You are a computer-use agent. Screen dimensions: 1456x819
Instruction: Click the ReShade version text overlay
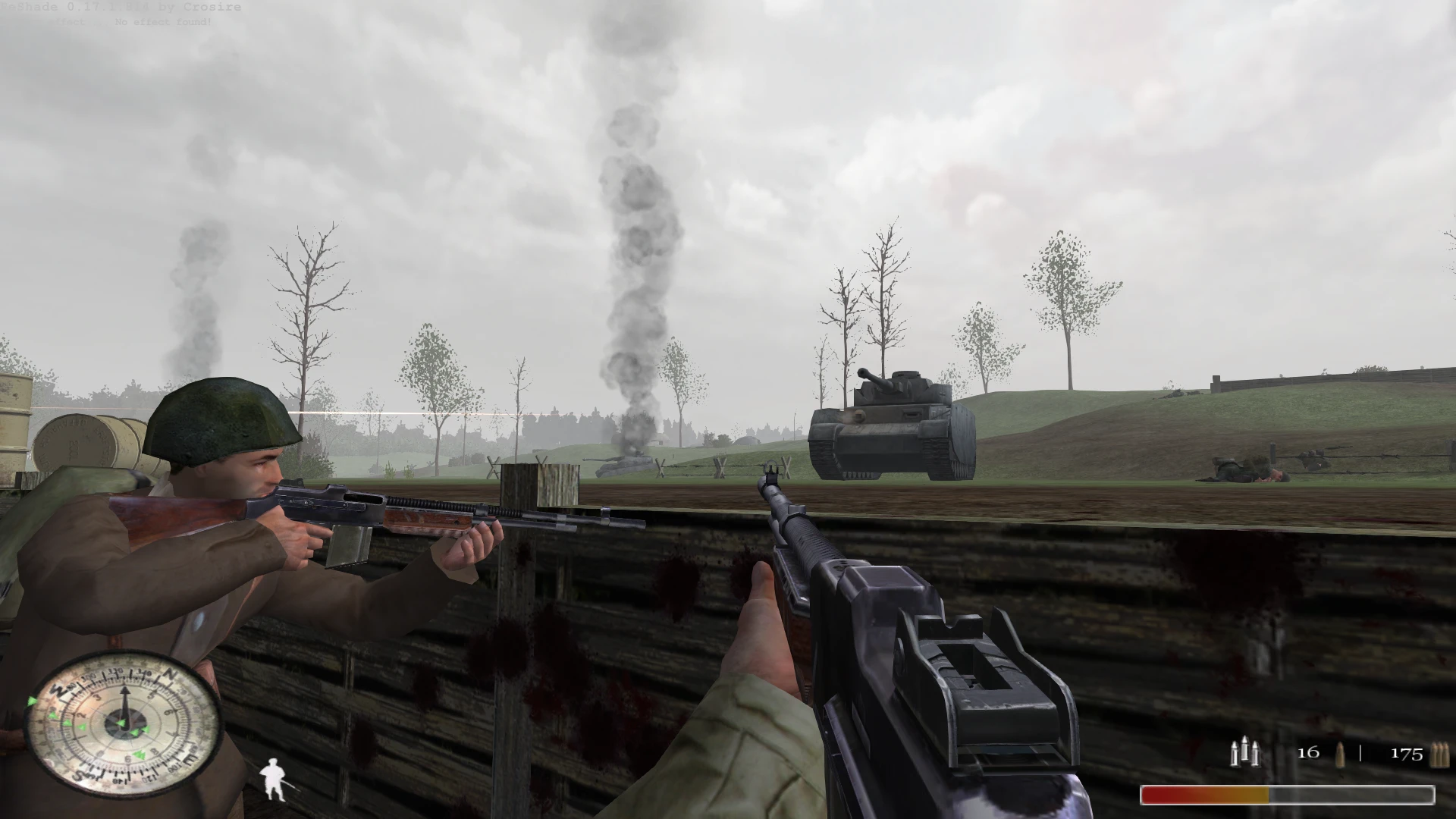121,7
